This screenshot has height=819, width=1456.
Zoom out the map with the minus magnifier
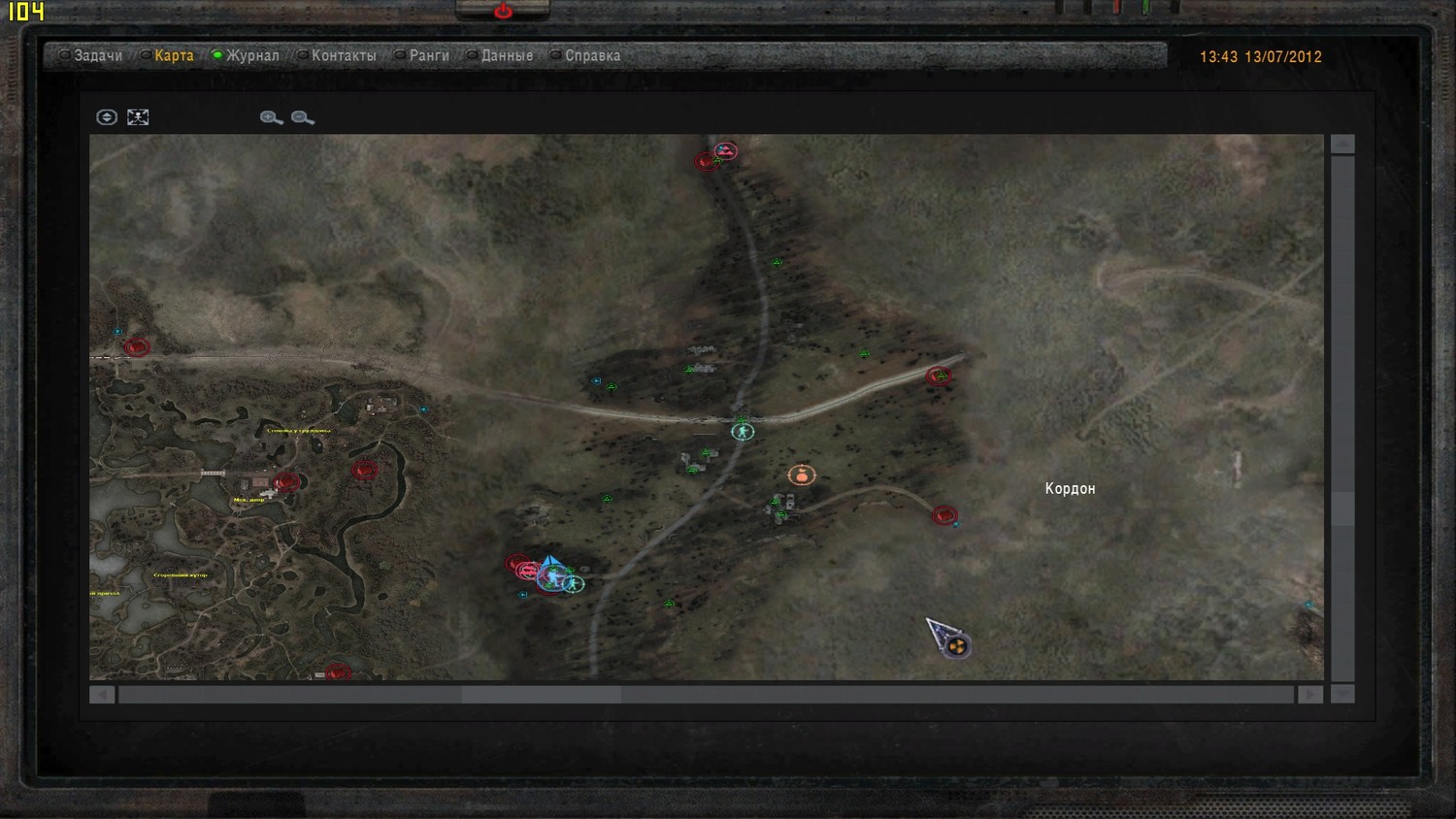[302, 117]
